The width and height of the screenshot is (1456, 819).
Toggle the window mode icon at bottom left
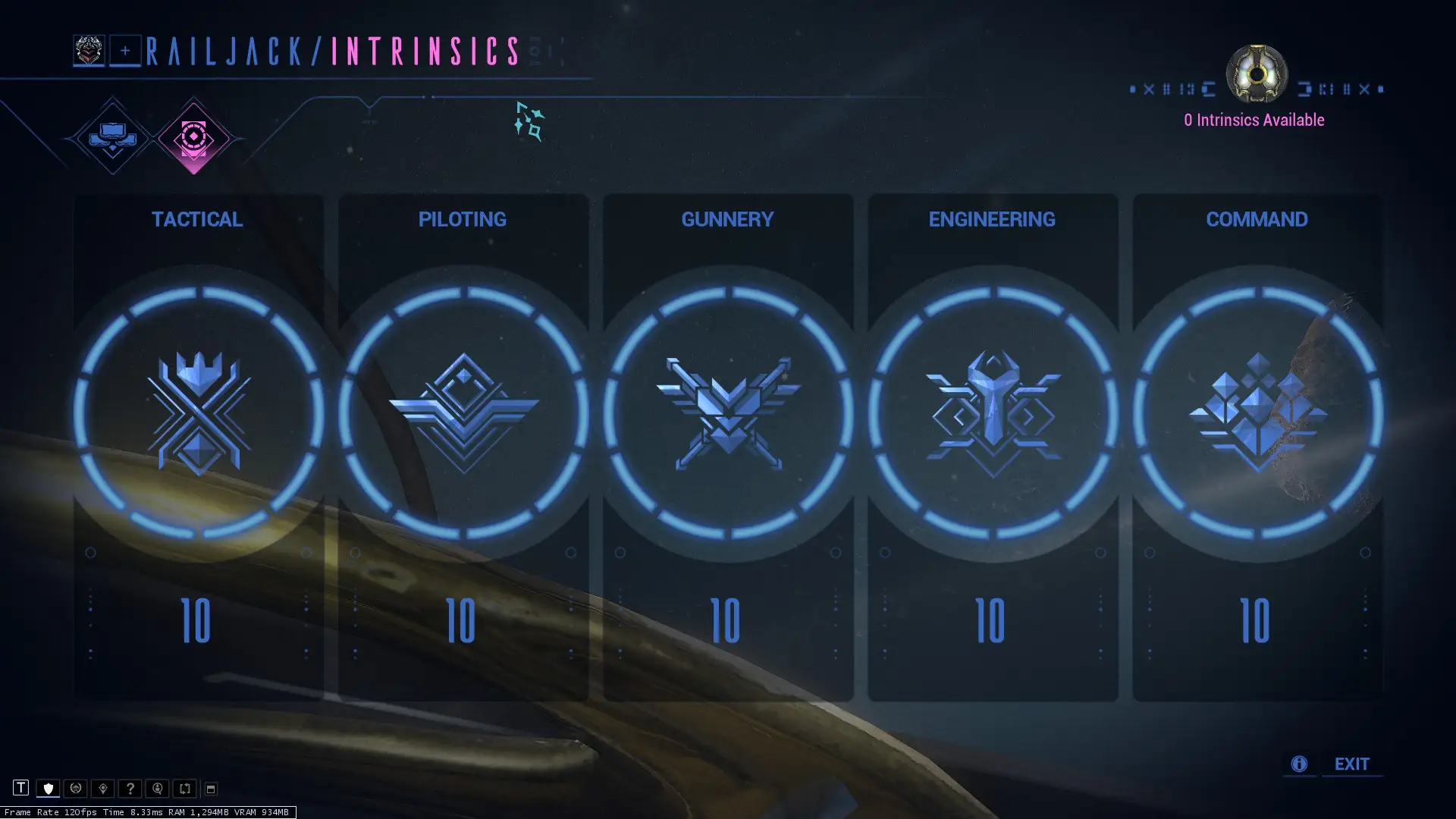(210, 789)
